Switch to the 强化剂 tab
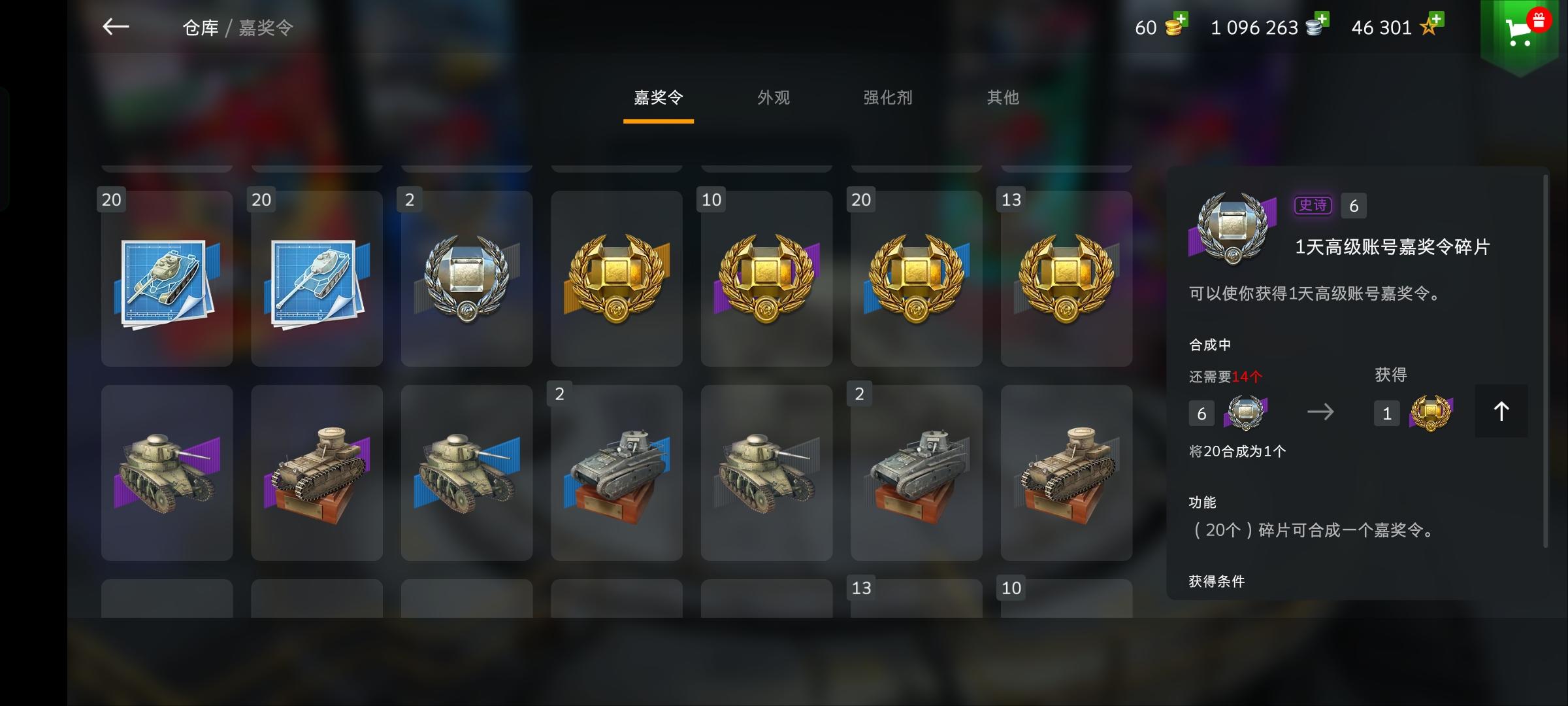Screen dimensions: 1568x706 (x=887, y=98)
